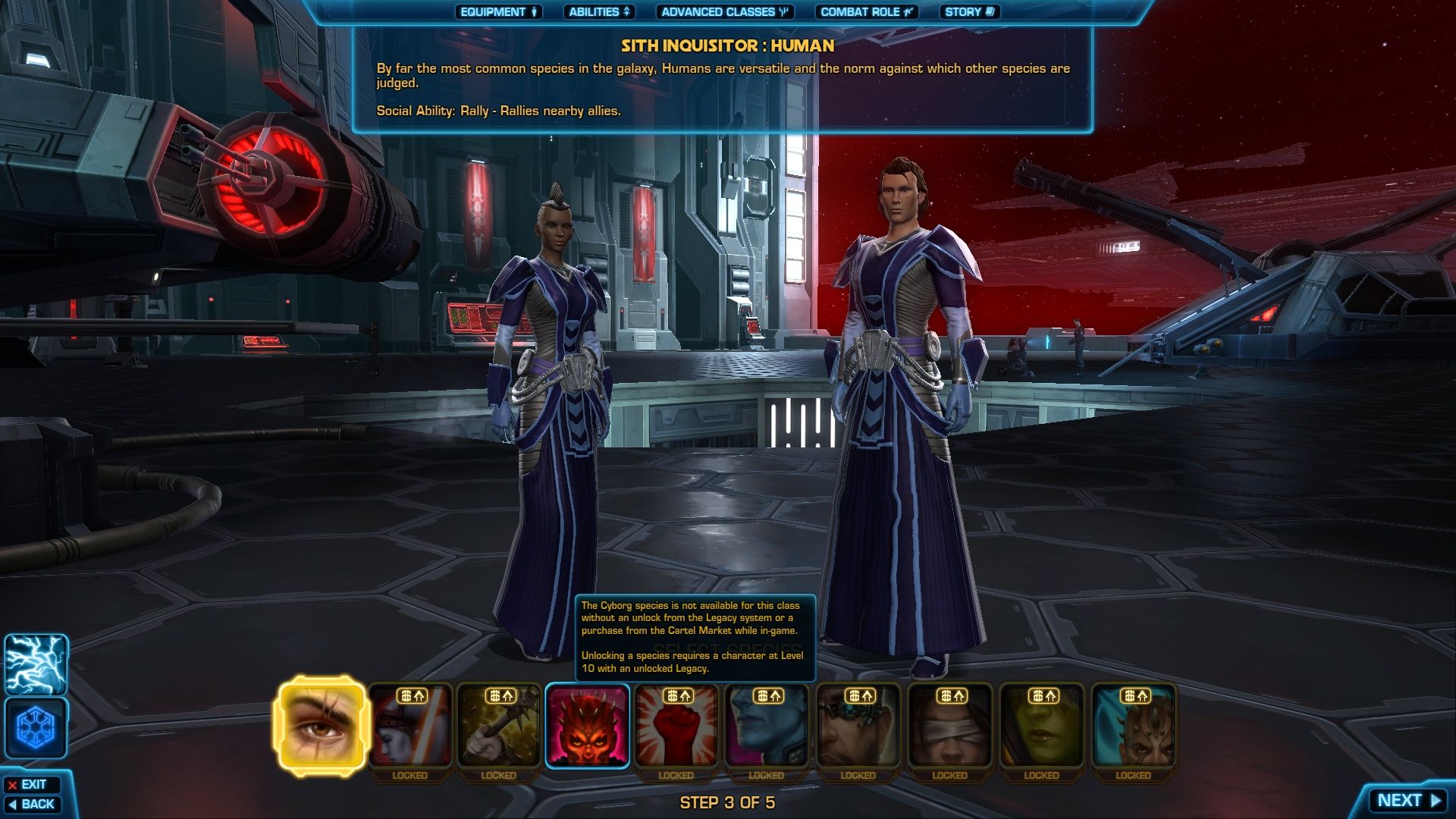Choose the red horned Zabrak species
This screenshot has height=819, width=1456.
tap(588, 726)
